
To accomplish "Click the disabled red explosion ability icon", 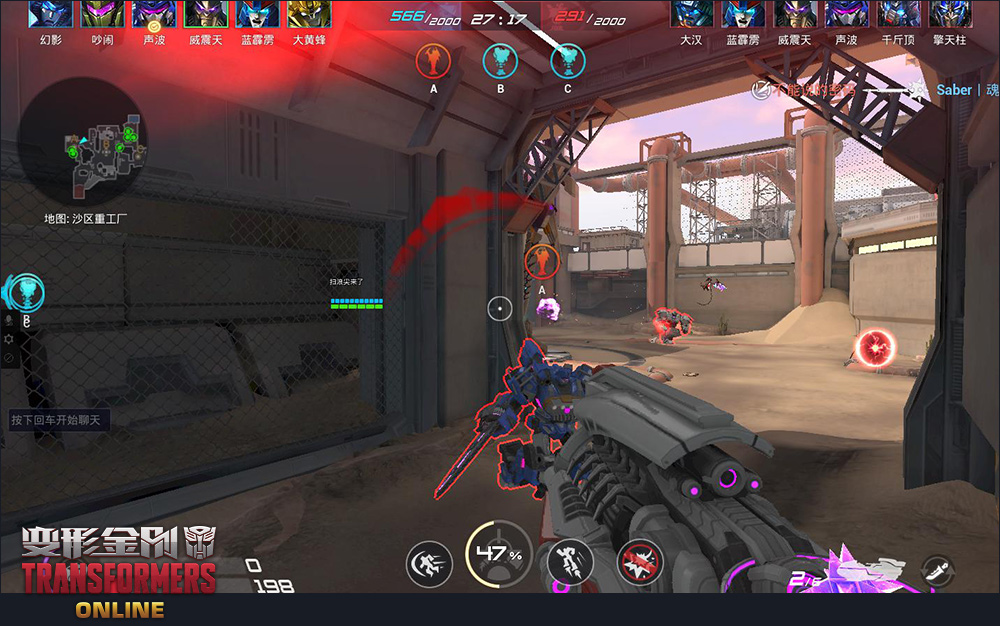I will tap(640, 565).
